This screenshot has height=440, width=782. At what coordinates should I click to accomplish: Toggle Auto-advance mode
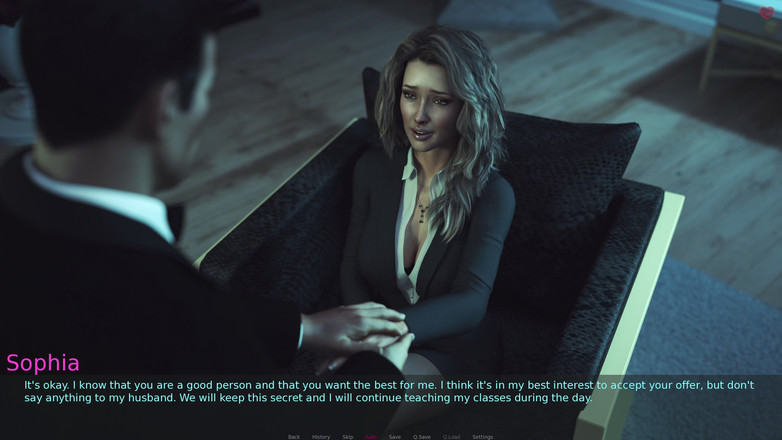click(x=371, y=437)
